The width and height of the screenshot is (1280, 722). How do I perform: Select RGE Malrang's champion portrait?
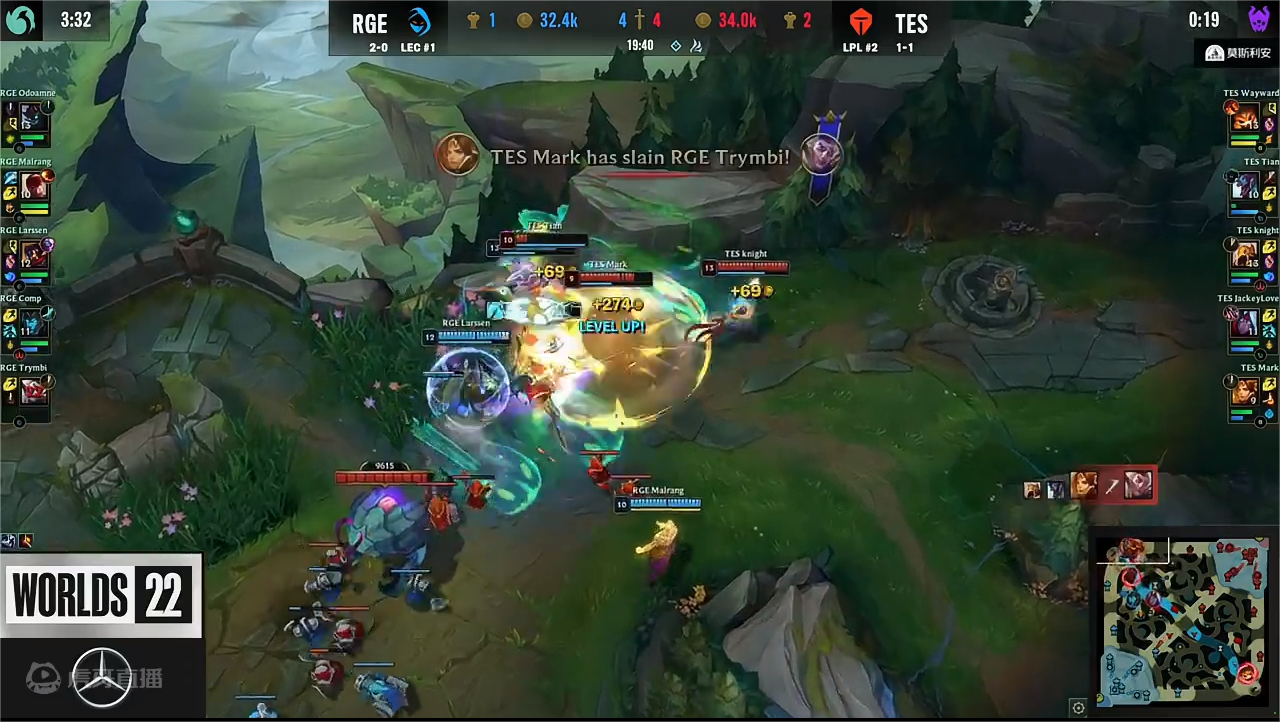34,187
